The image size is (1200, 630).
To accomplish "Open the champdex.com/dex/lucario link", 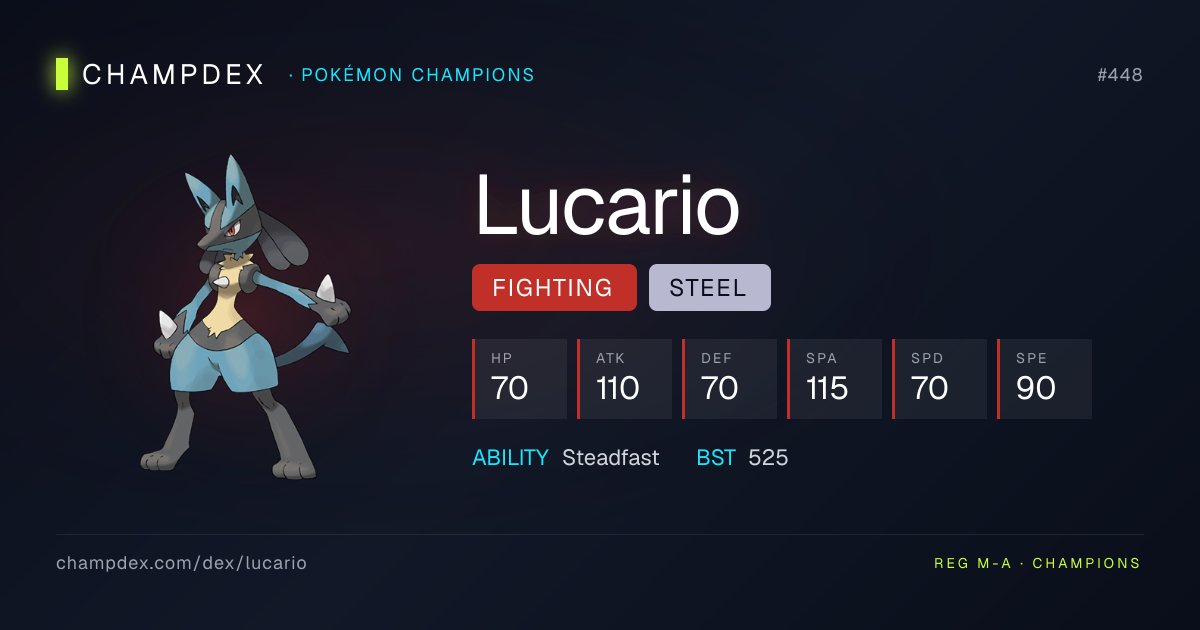I will 181,563.
